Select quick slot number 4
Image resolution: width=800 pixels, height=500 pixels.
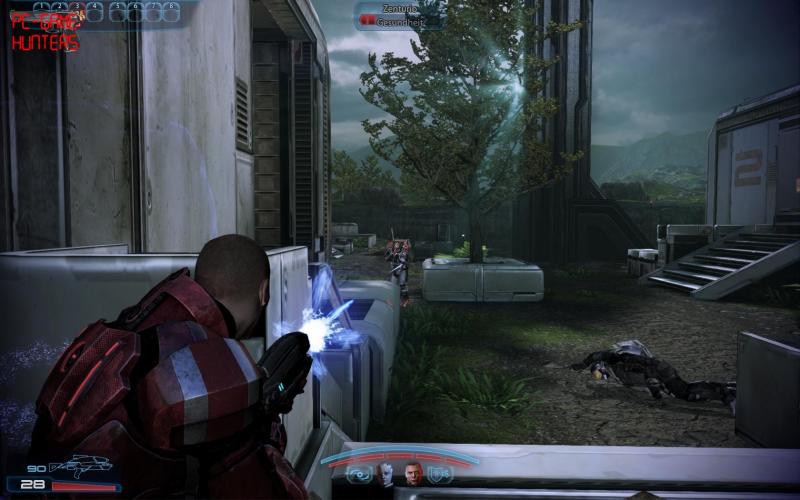pos(95,11)
